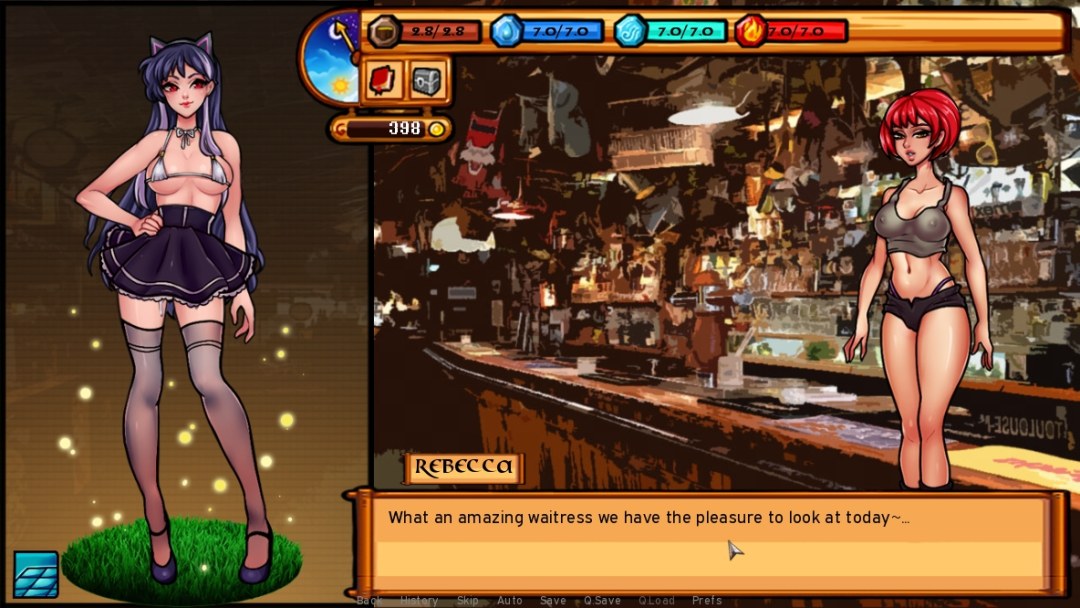1080x608 pixels.
Task: Click the Back quick-menu button
Action: pos(369,601)
